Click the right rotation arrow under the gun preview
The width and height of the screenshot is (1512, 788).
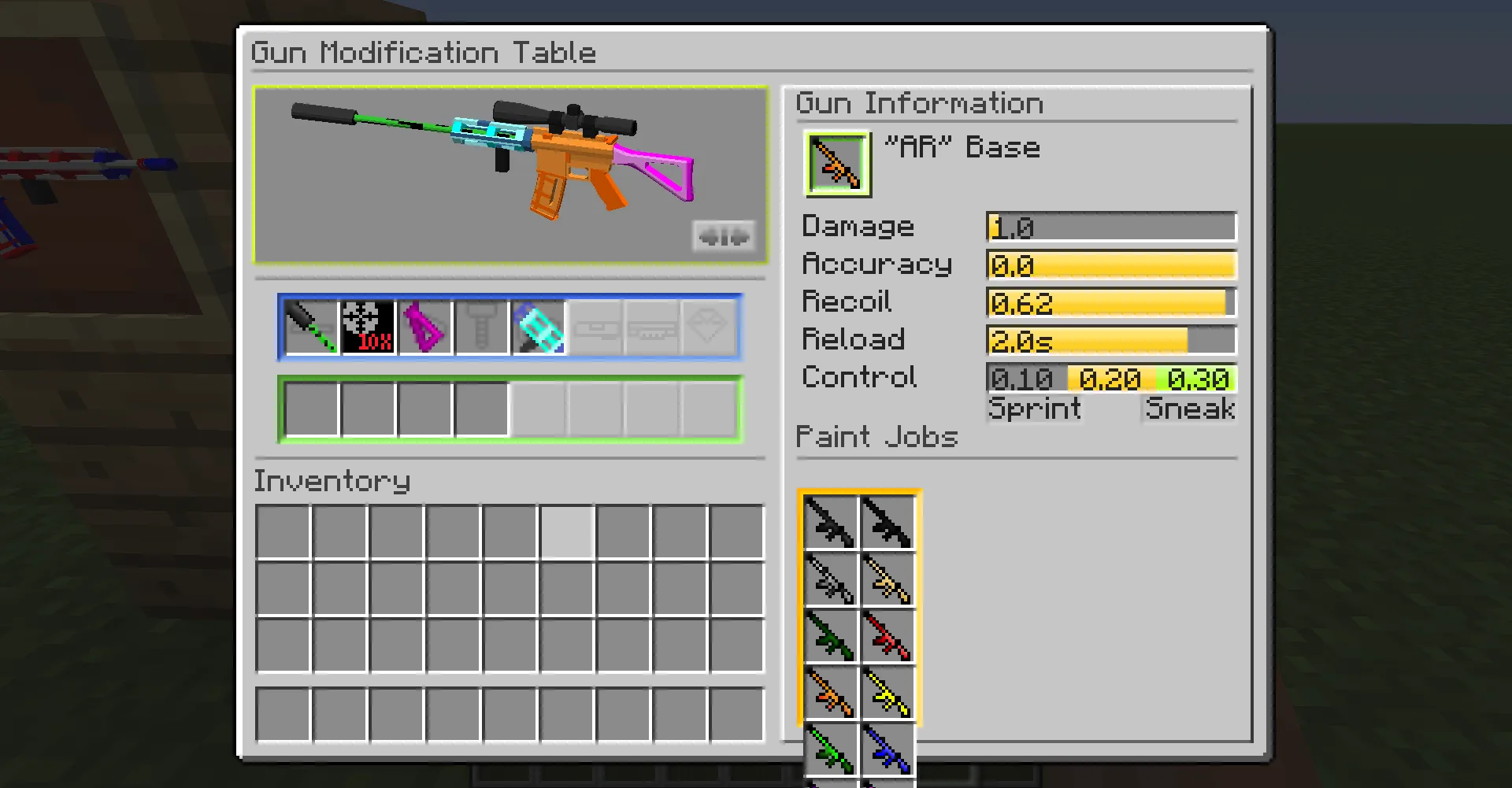[x=738, y=235]
